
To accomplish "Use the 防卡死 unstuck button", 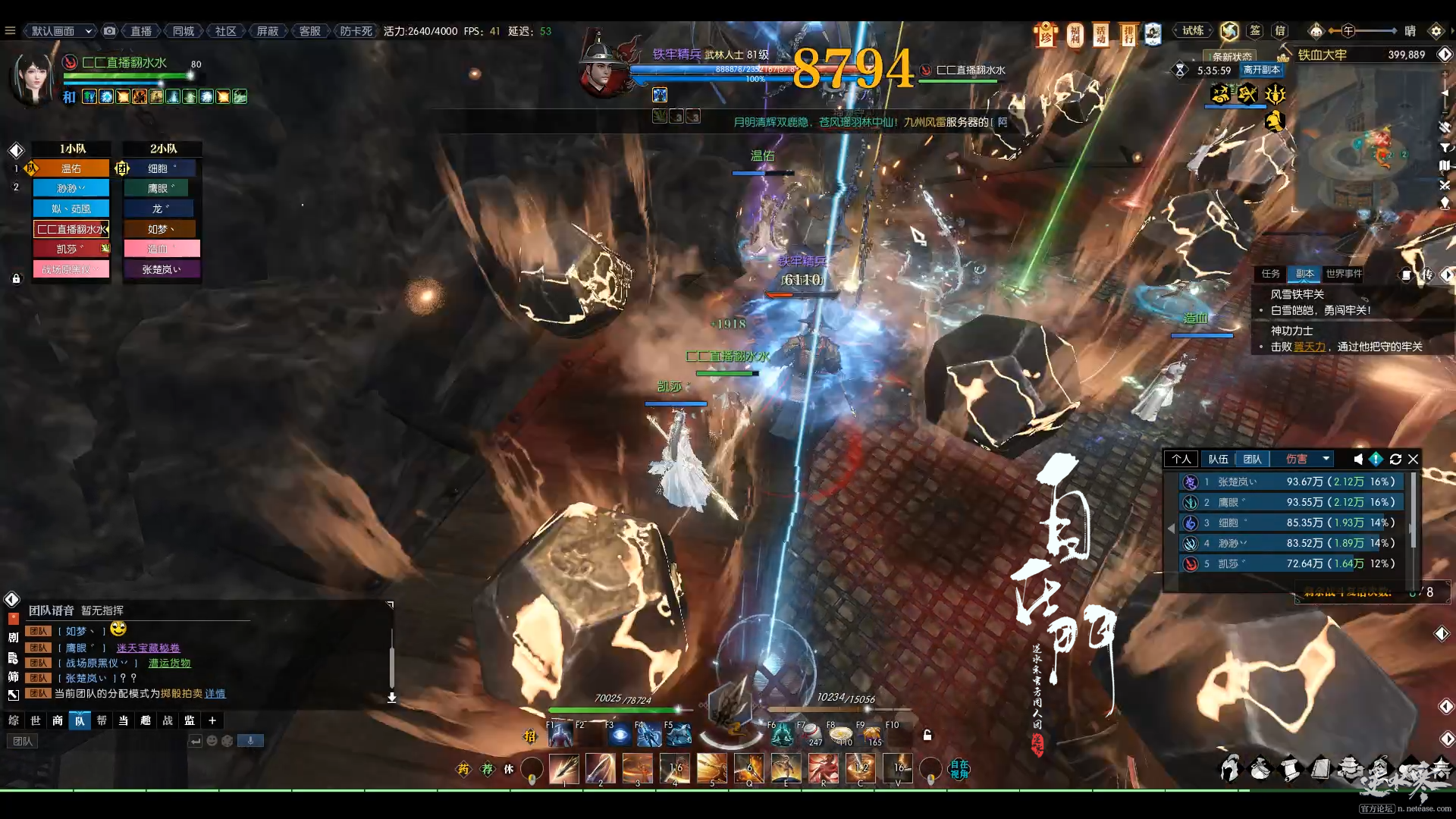I will point(356,31).
